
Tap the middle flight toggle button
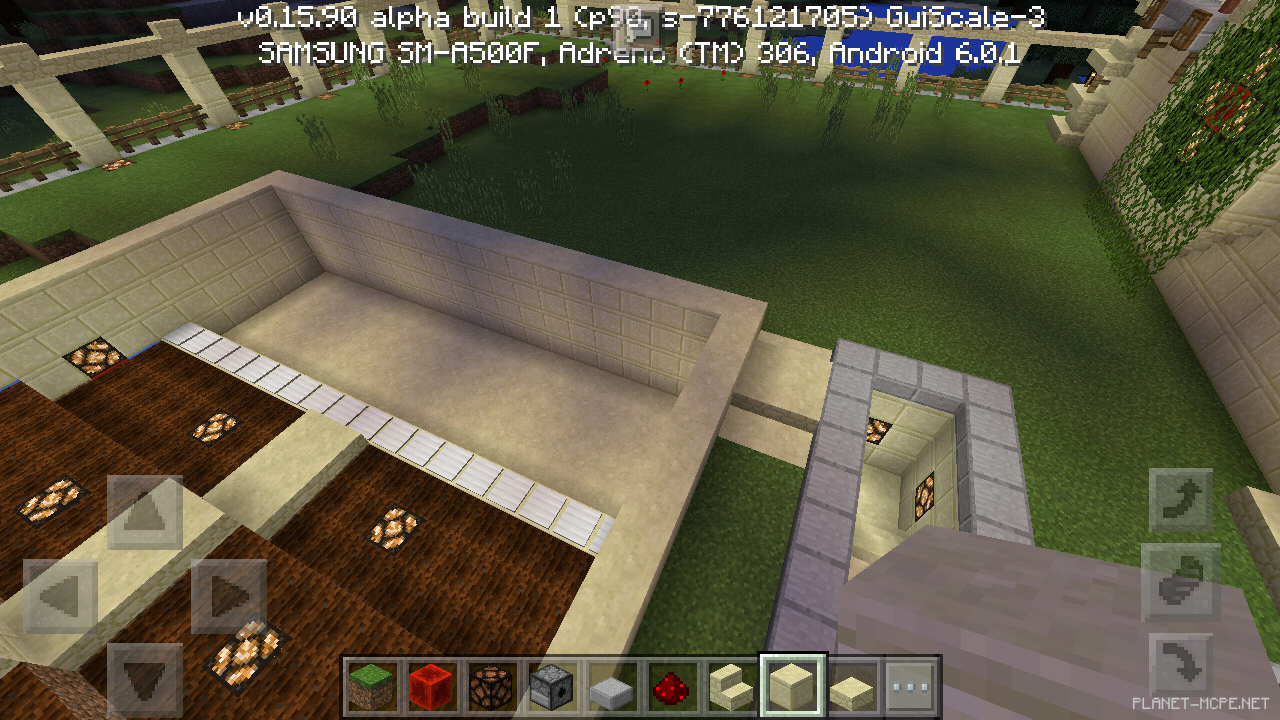1181,584
